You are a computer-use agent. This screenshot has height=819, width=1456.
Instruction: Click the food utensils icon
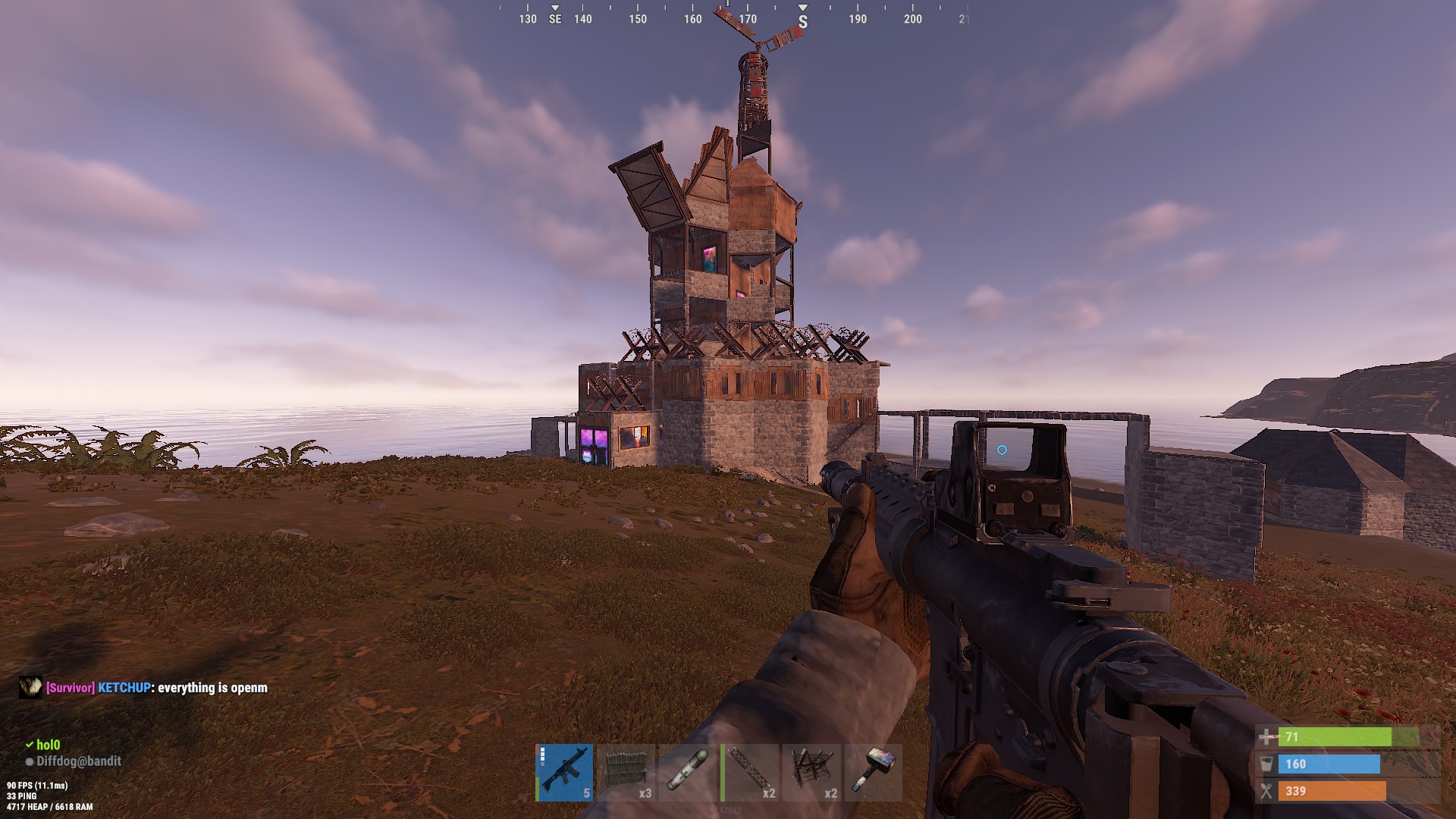click(x=1266, y=792)
